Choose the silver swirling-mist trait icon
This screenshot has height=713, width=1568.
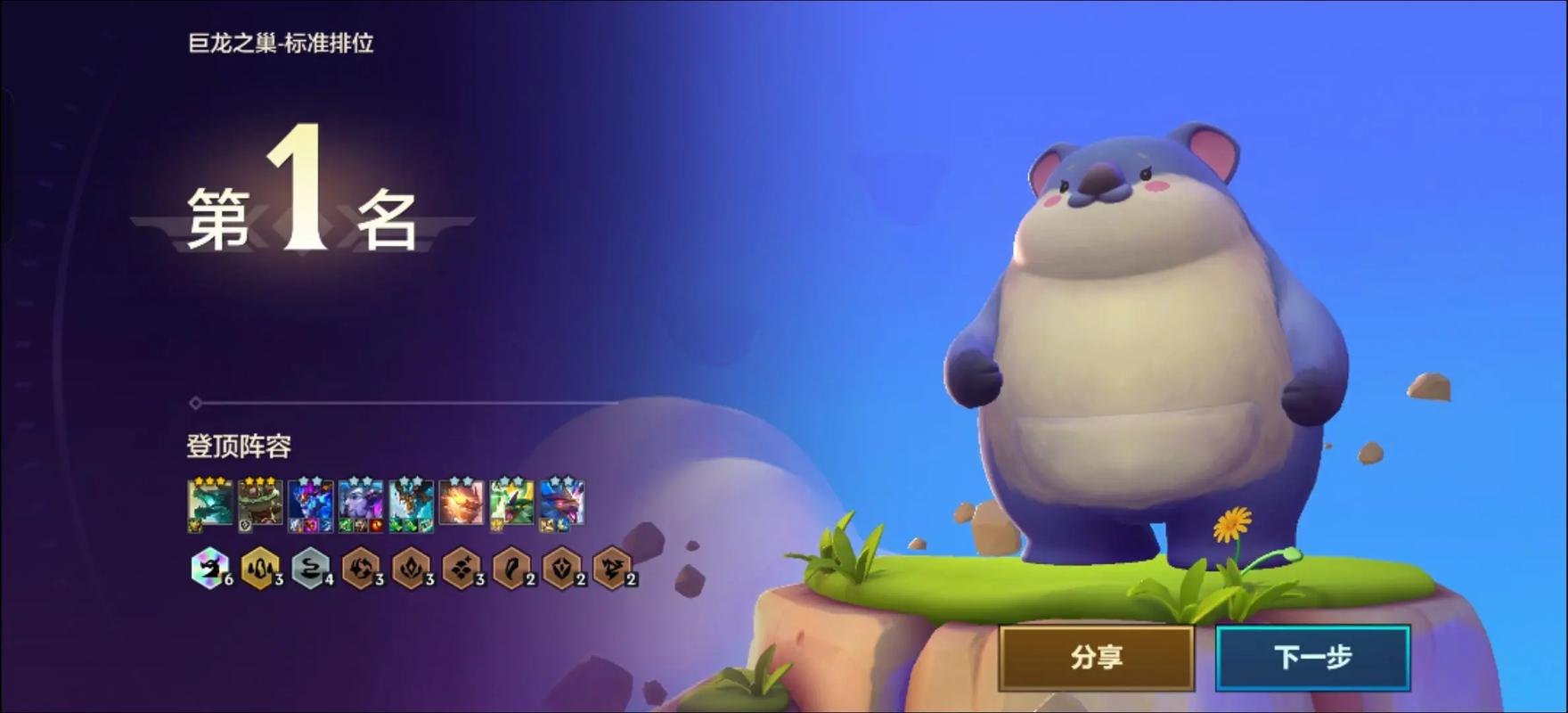[x=310, y=568]
